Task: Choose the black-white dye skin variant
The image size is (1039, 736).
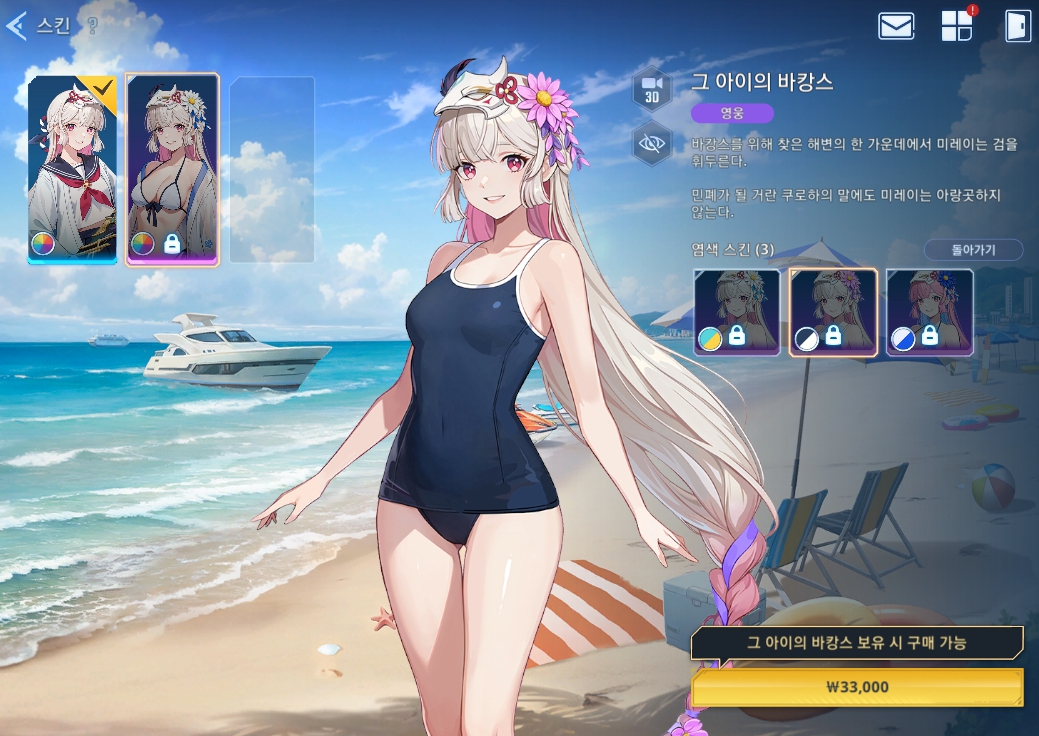Action: (834, 312)
